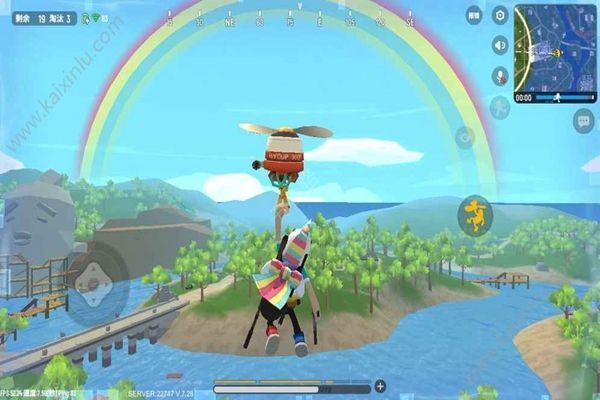Open the settings gear menu

click(x=500, y=15)
